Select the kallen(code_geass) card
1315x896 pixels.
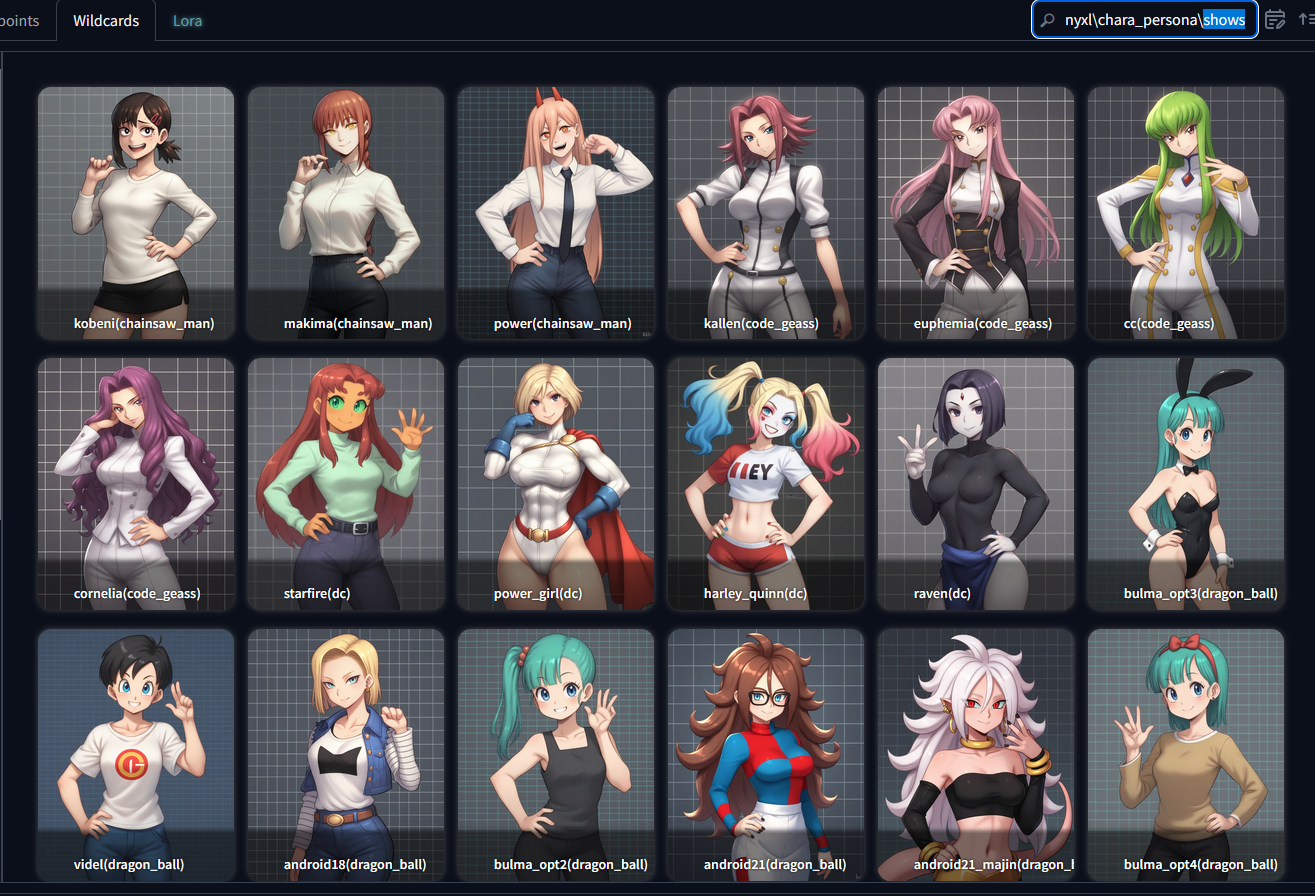[766, 212]
